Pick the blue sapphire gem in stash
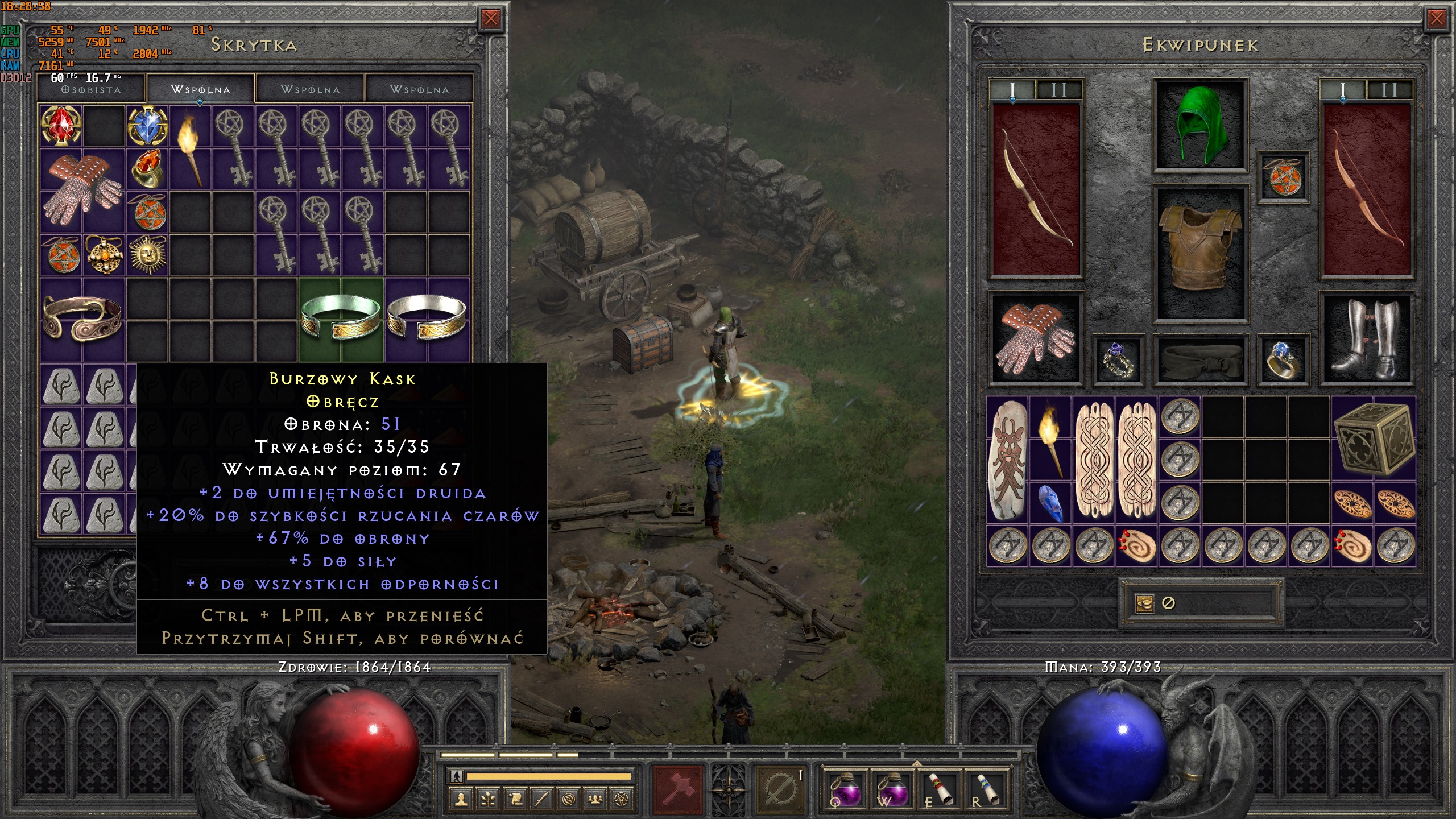The height and width of the screenshot is (819, 1456). tap(147, 126)
